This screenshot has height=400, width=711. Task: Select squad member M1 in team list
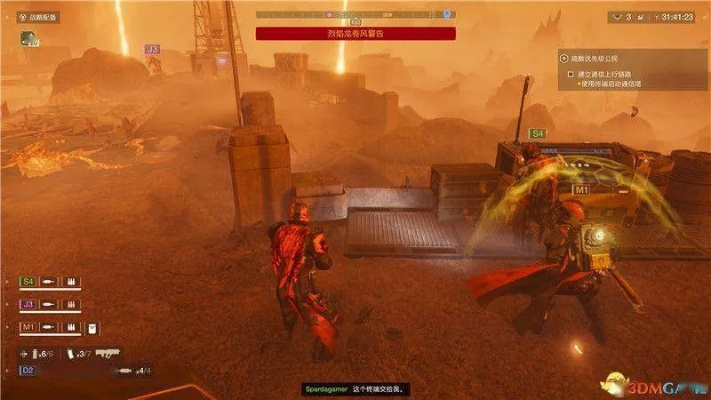(28, 327)
